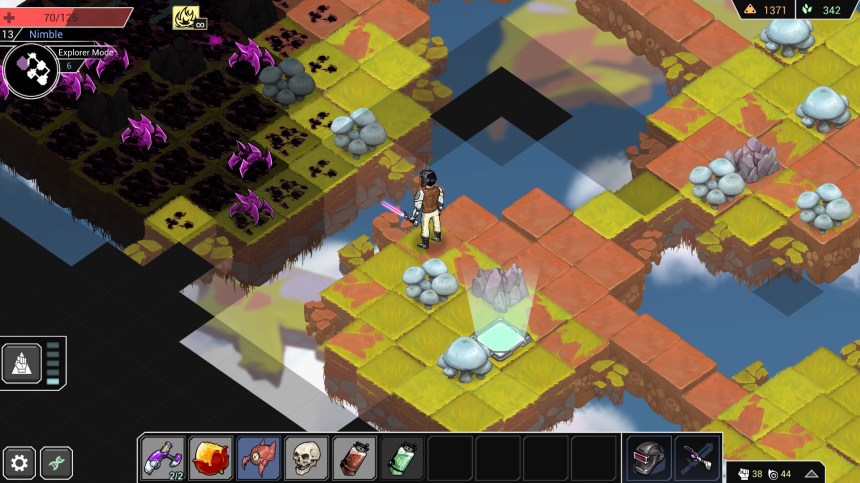Use the red canister item slot

(355, 458)
